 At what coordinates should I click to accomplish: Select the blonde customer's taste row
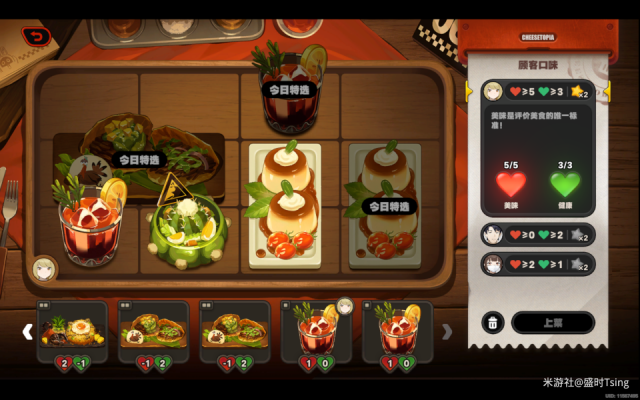[x=530, y=92]
